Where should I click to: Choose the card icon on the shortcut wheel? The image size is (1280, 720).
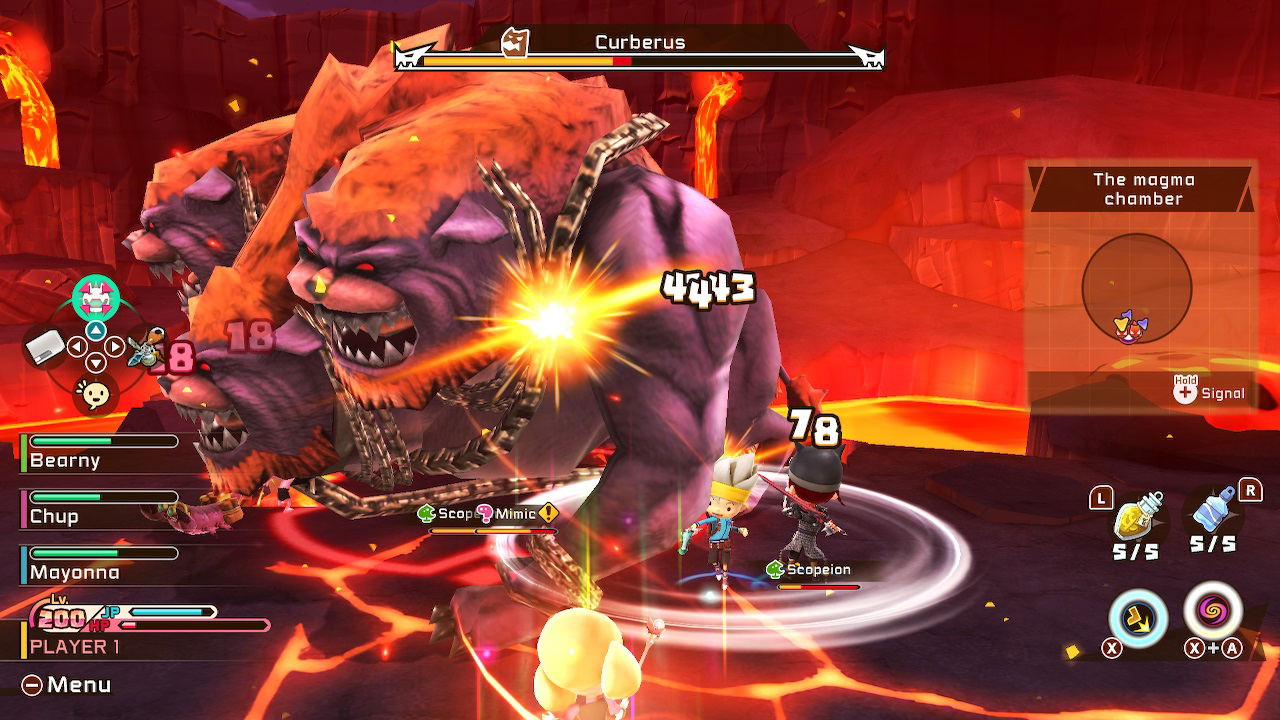(x=45, y=347)
